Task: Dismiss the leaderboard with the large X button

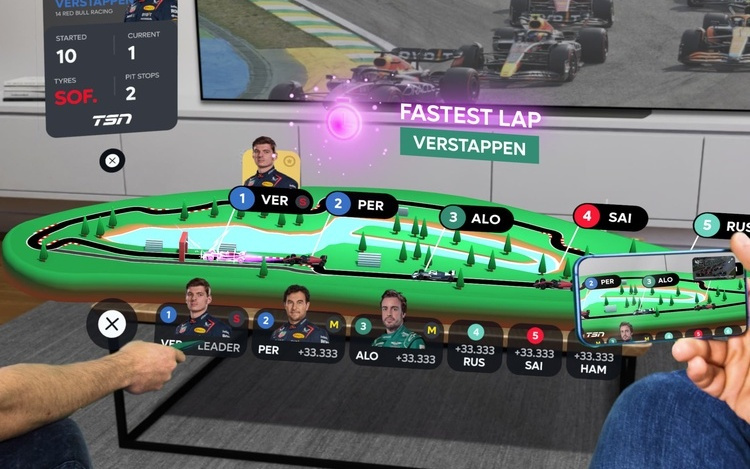Action: 113,324
